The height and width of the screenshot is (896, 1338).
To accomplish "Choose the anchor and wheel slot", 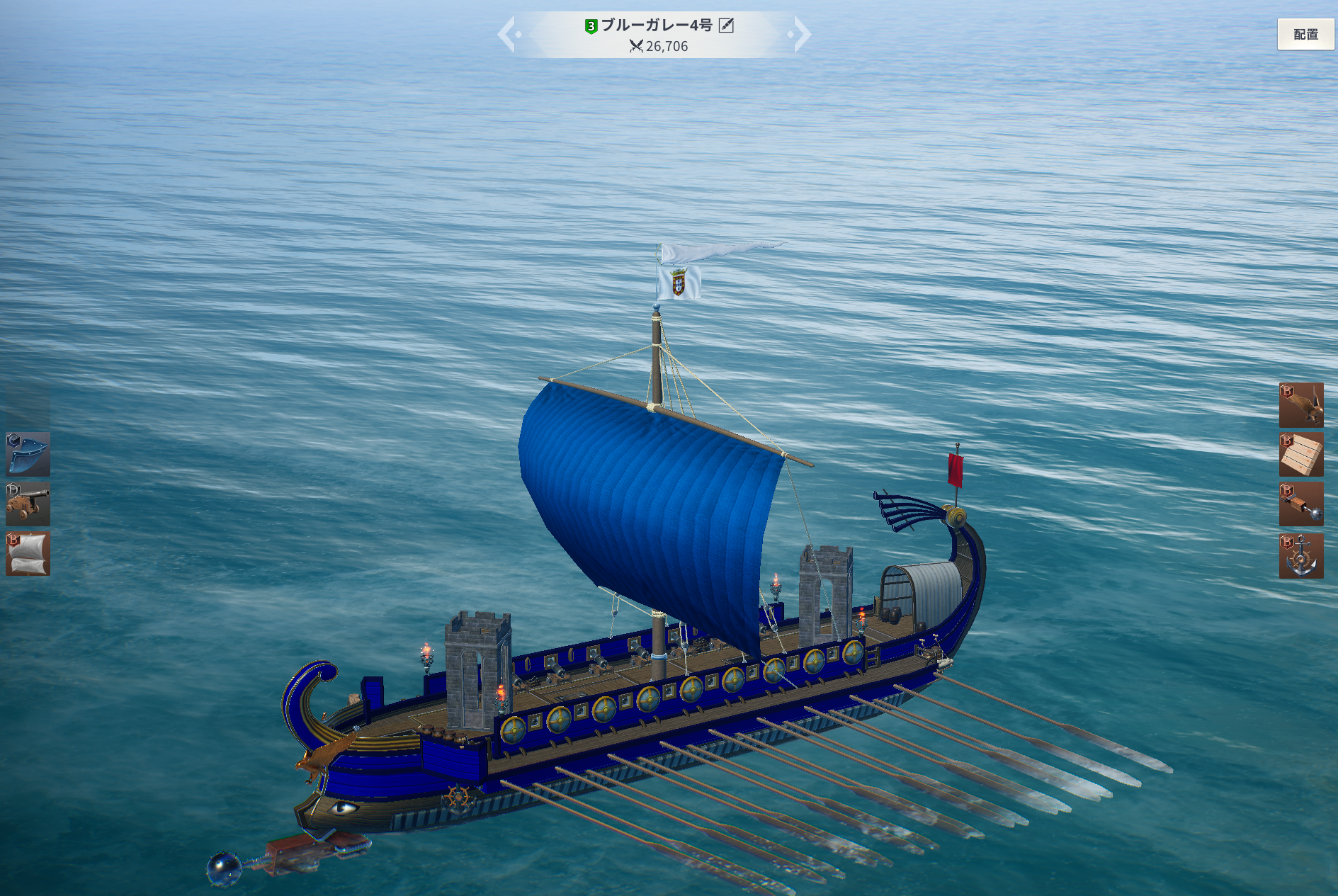I will (1301, 556).
